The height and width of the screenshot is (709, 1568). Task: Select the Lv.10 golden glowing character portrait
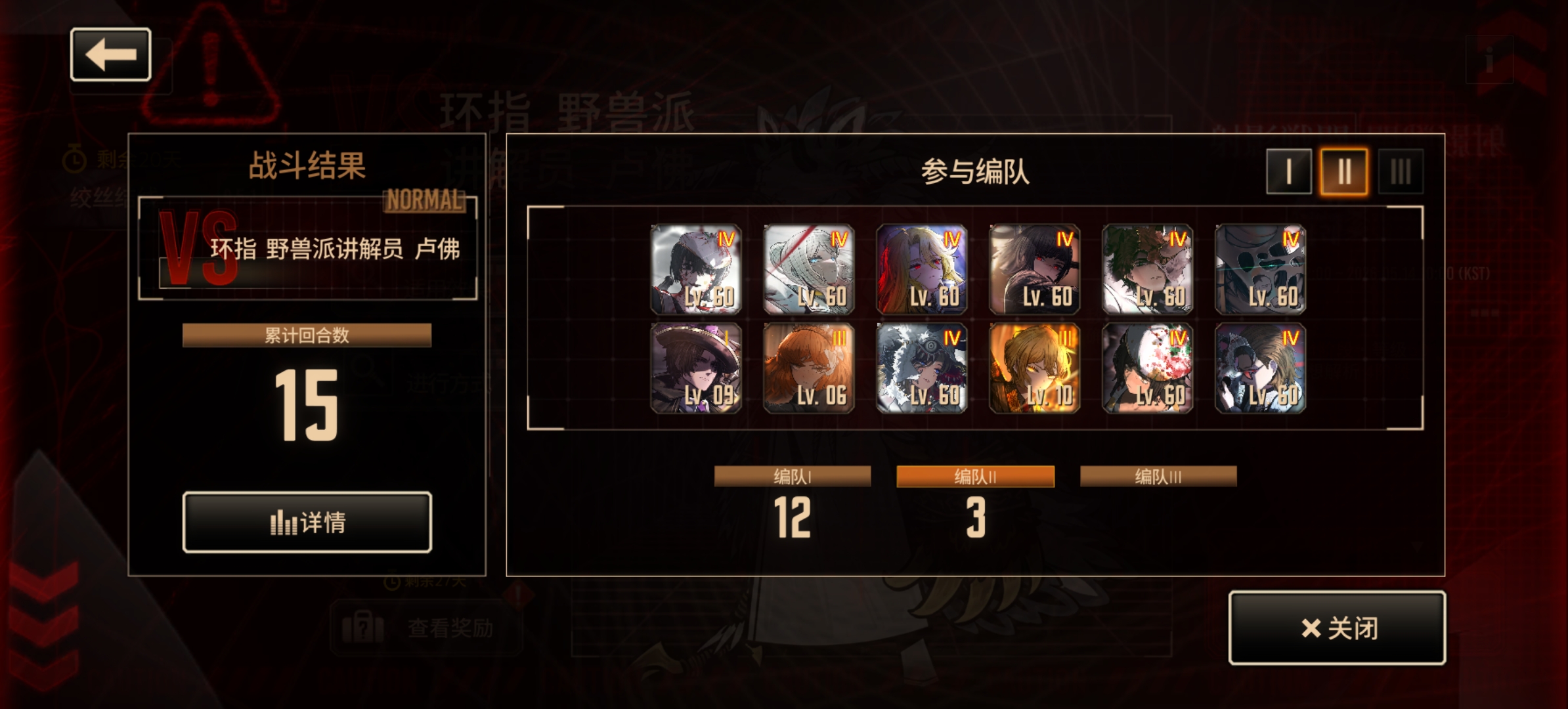tap(1034, 371)
